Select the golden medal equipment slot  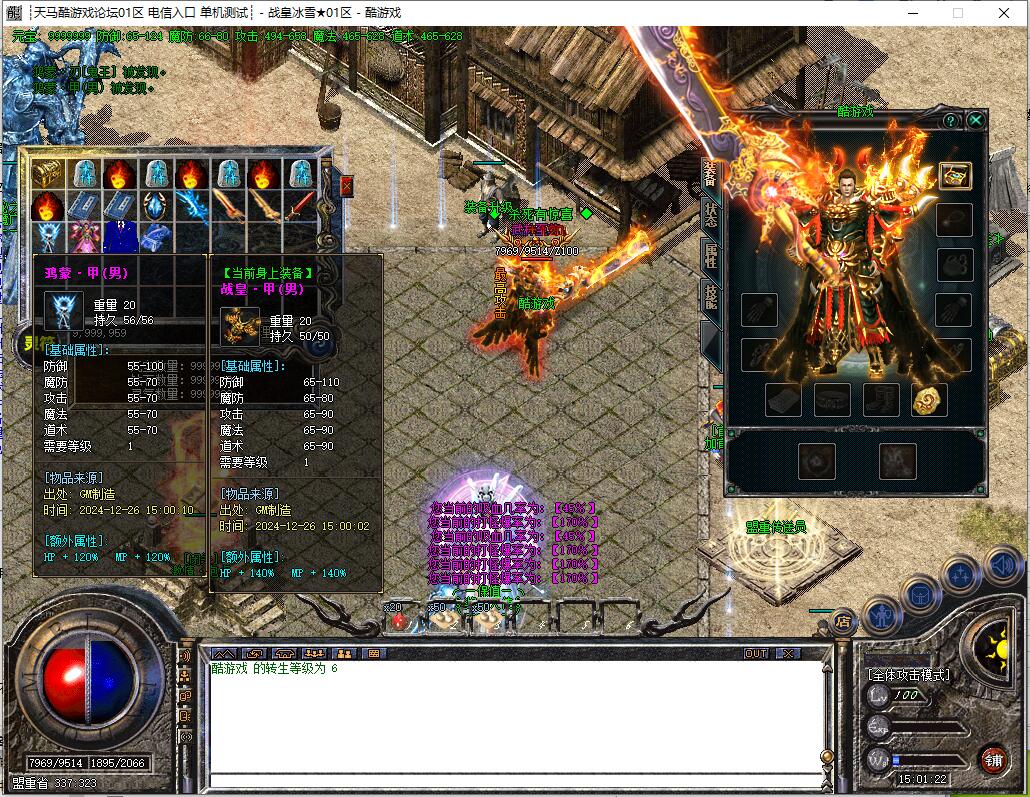[x=929, y=400]
